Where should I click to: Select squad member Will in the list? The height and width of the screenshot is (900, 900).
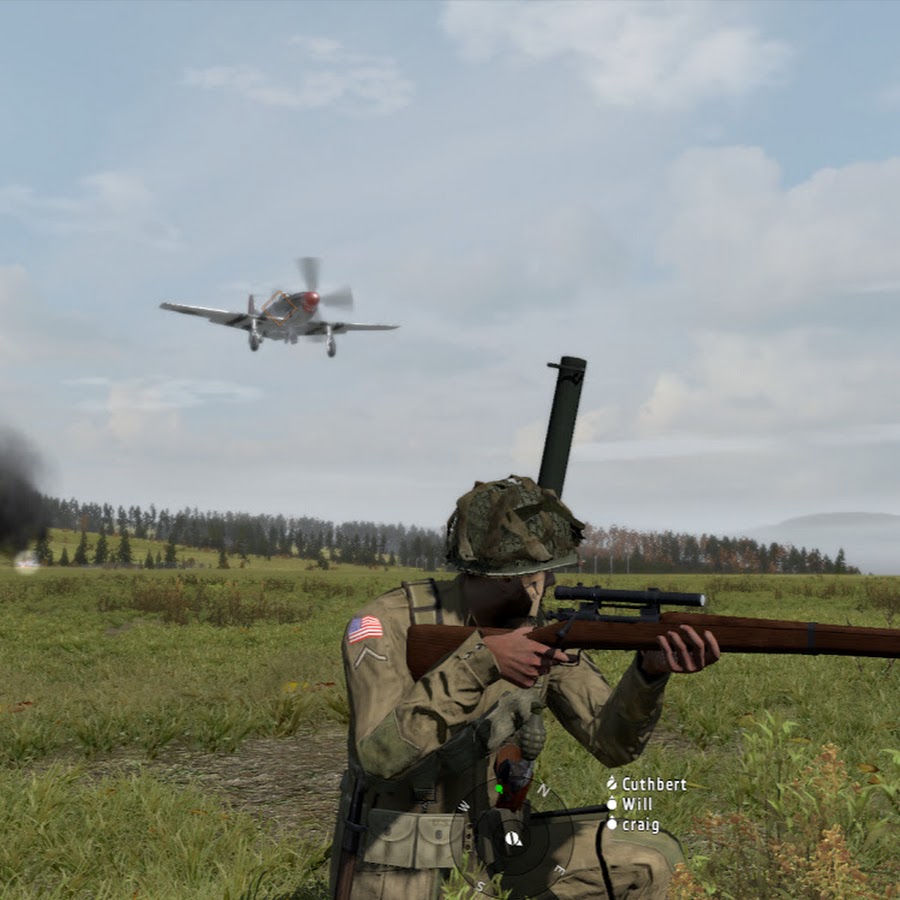[636, 804]
